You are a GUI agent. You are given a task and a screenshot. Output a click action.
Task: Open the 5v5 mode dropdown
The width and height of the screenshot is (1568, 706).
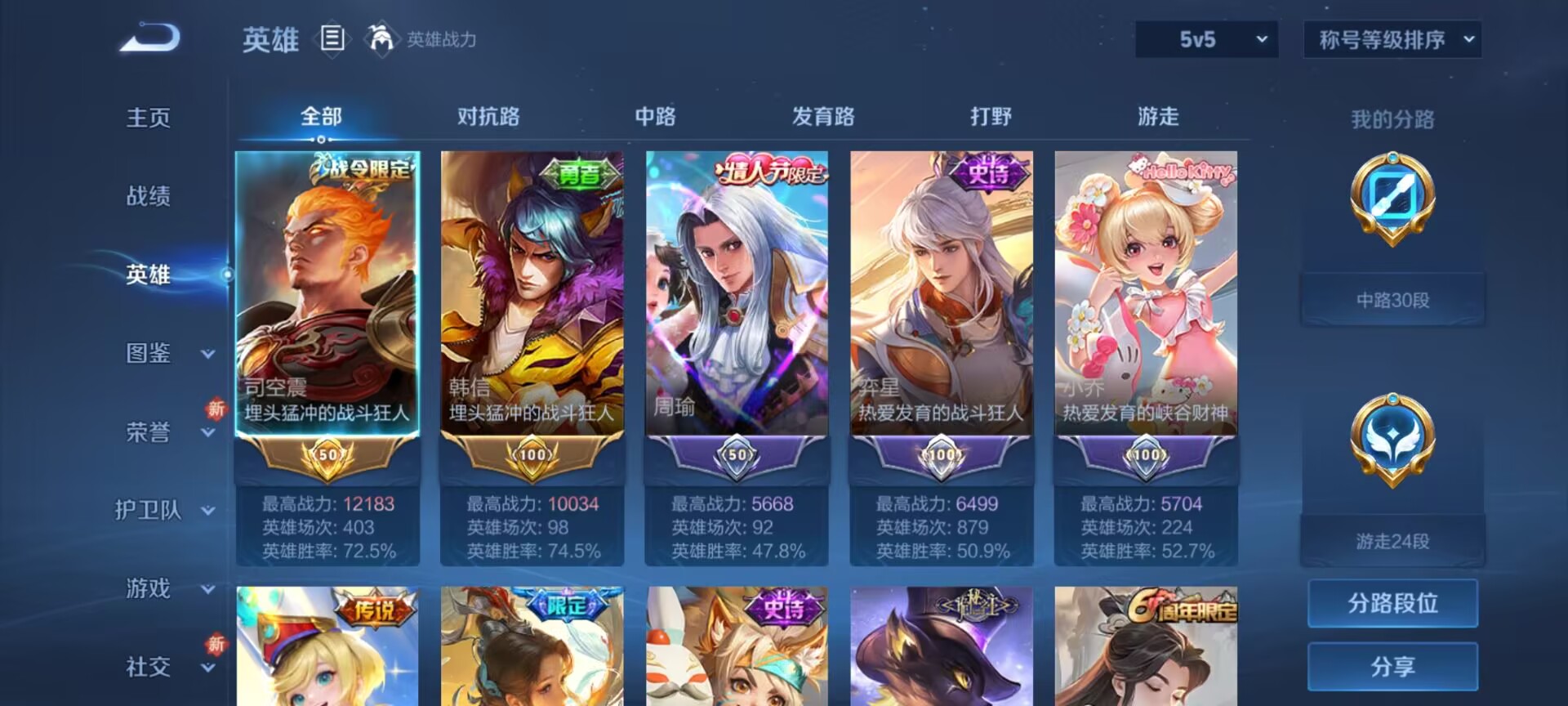pyautogui.click(x=1206, y=38)
